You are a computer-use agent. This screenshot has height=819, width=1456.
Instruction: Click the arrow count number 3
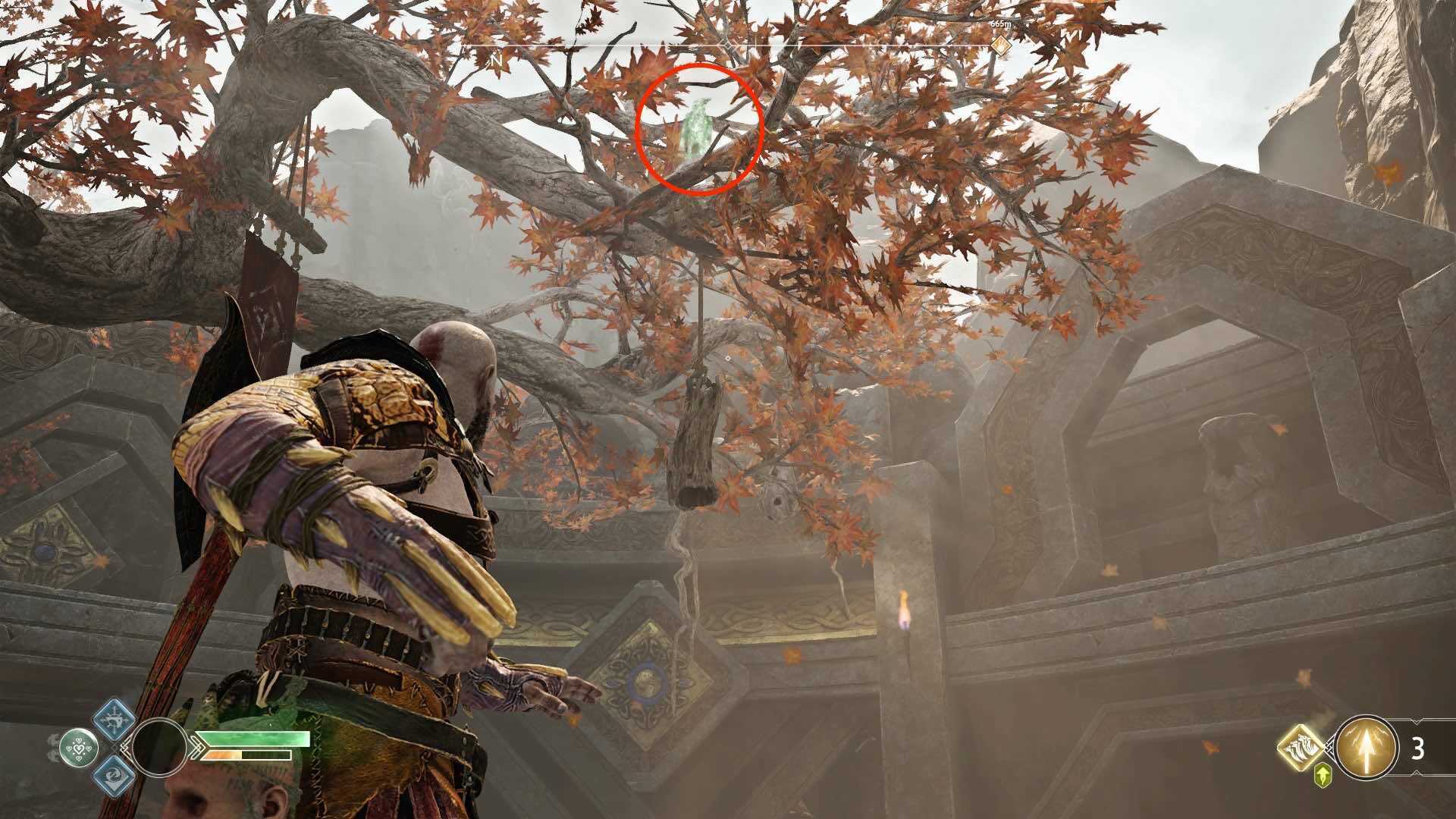pyautogui.click(x=1417, y=748)
